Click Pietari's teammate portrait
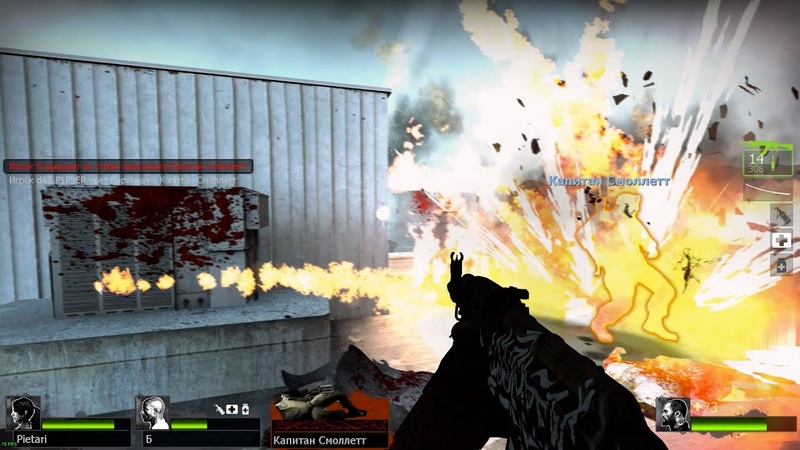Screen dimensions: 800x450 [x=22, y=413]
